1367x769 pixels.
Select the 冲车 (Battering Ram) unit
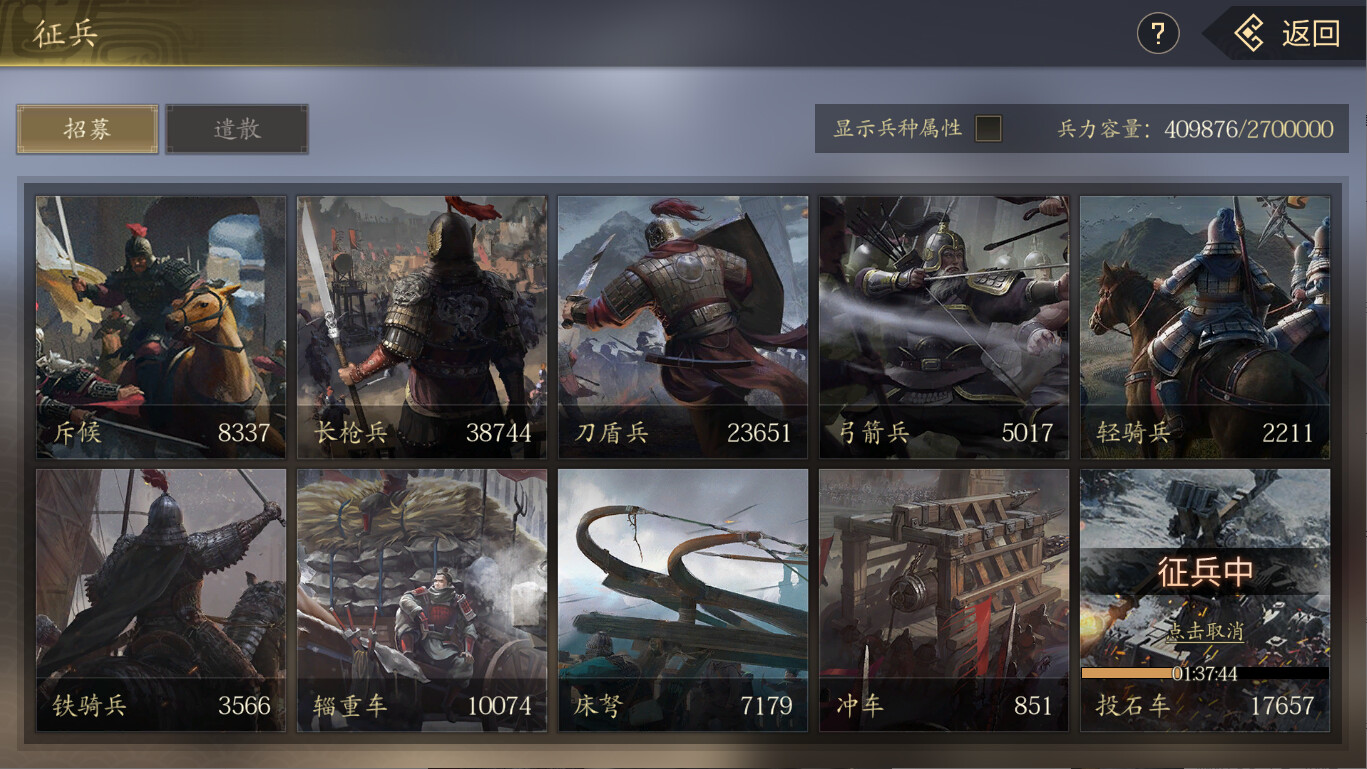(943, 598)
